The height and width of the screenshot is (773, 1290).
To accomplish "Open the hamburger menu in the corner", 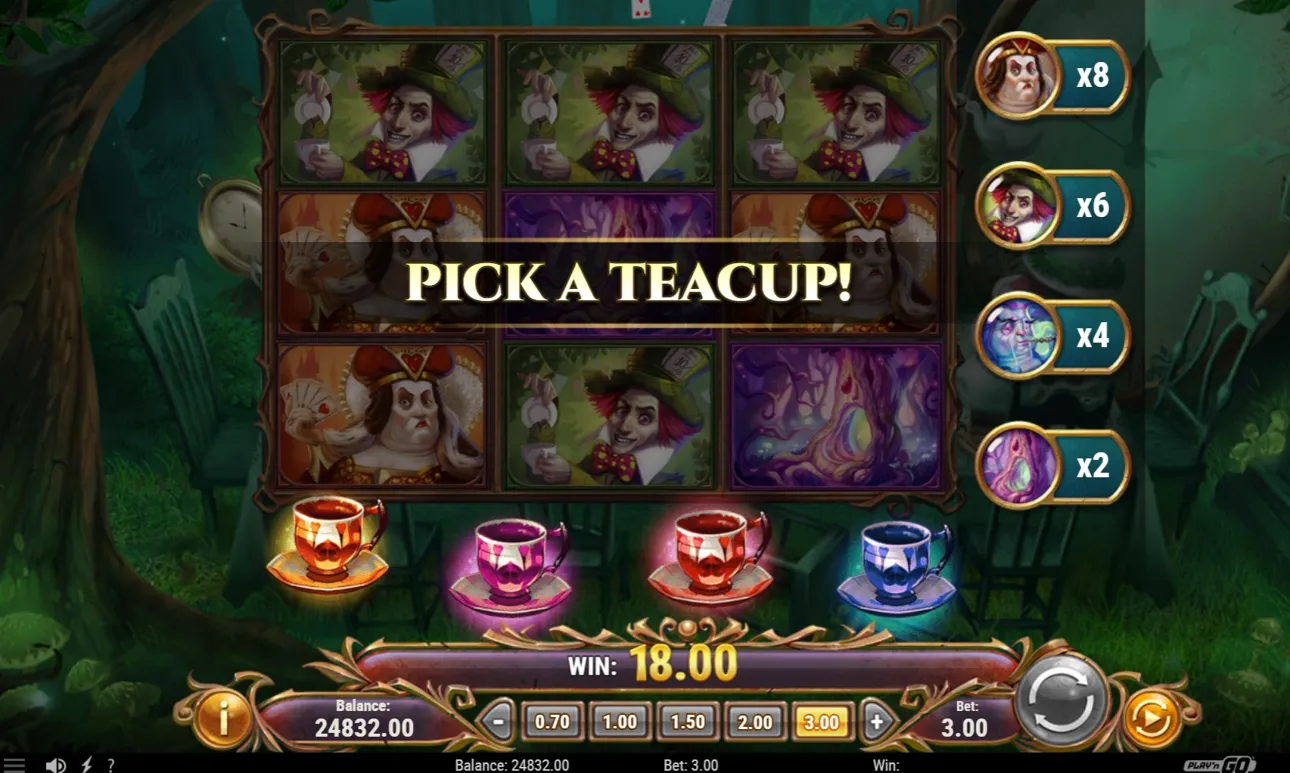I will coord(17,767).
